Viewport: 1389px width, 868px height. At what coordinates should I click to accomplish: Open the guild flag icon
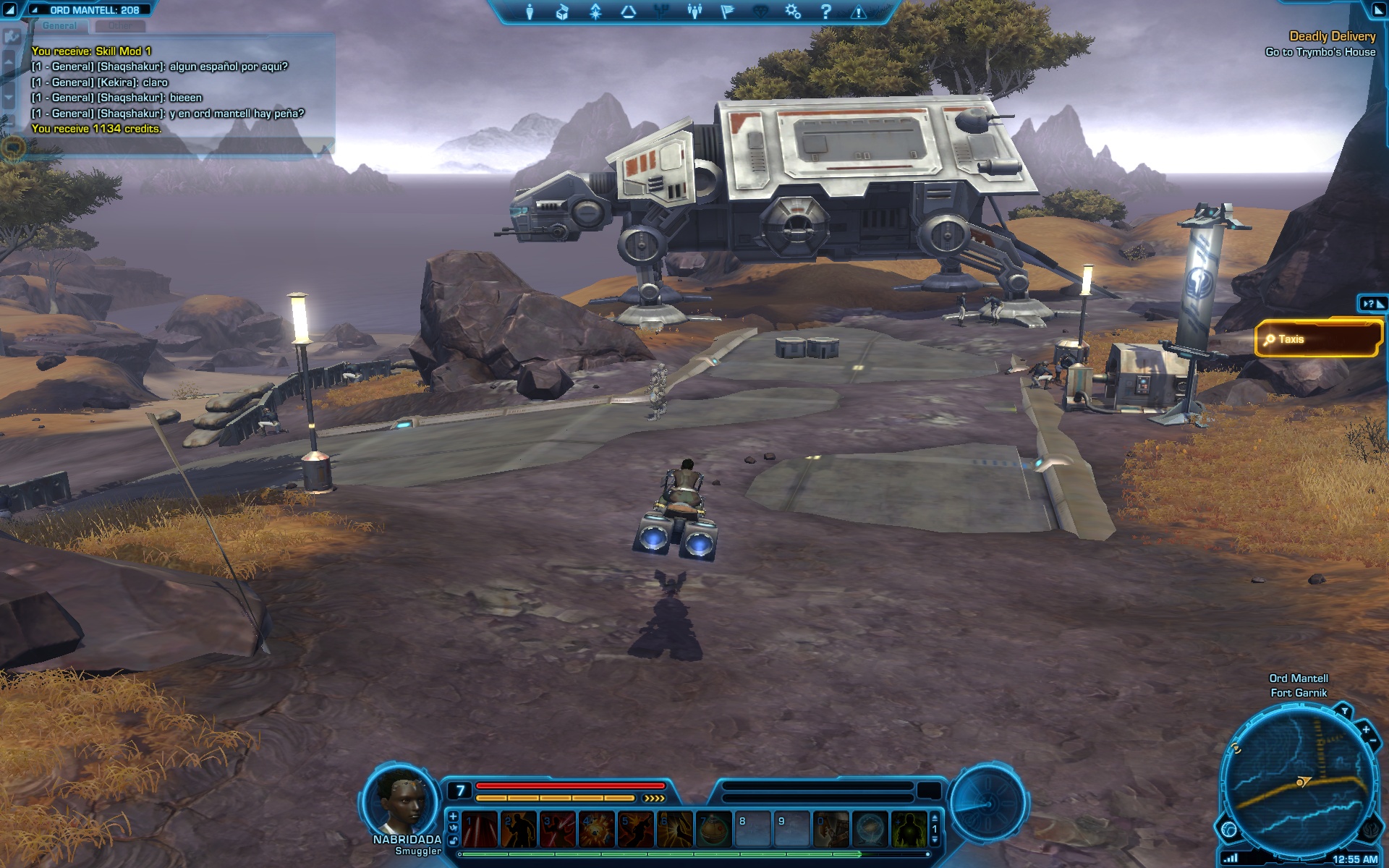[727, 12]
